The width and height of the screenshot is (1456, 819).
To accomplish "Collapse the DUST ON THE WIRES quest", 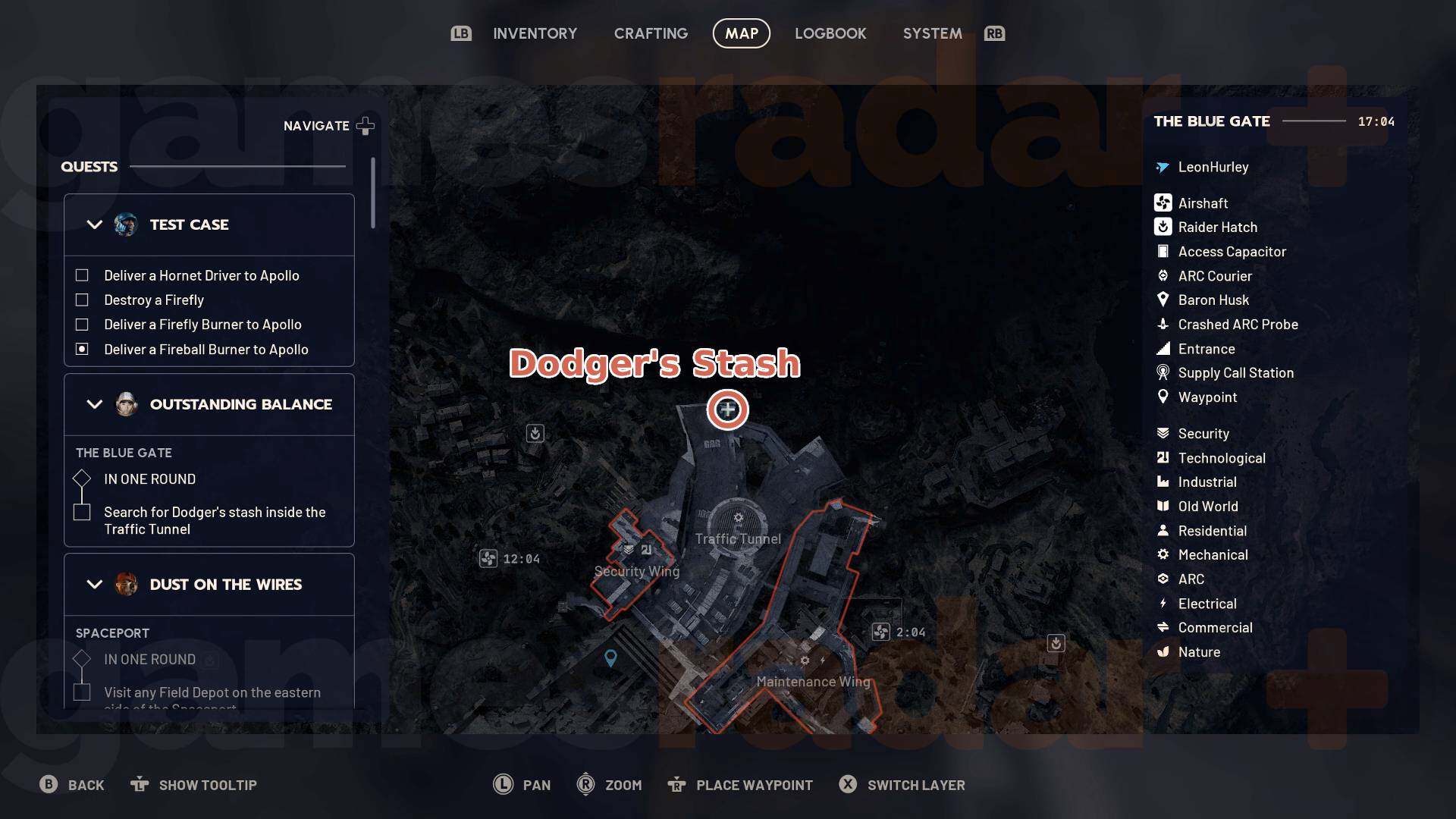I will click(94, 584).
